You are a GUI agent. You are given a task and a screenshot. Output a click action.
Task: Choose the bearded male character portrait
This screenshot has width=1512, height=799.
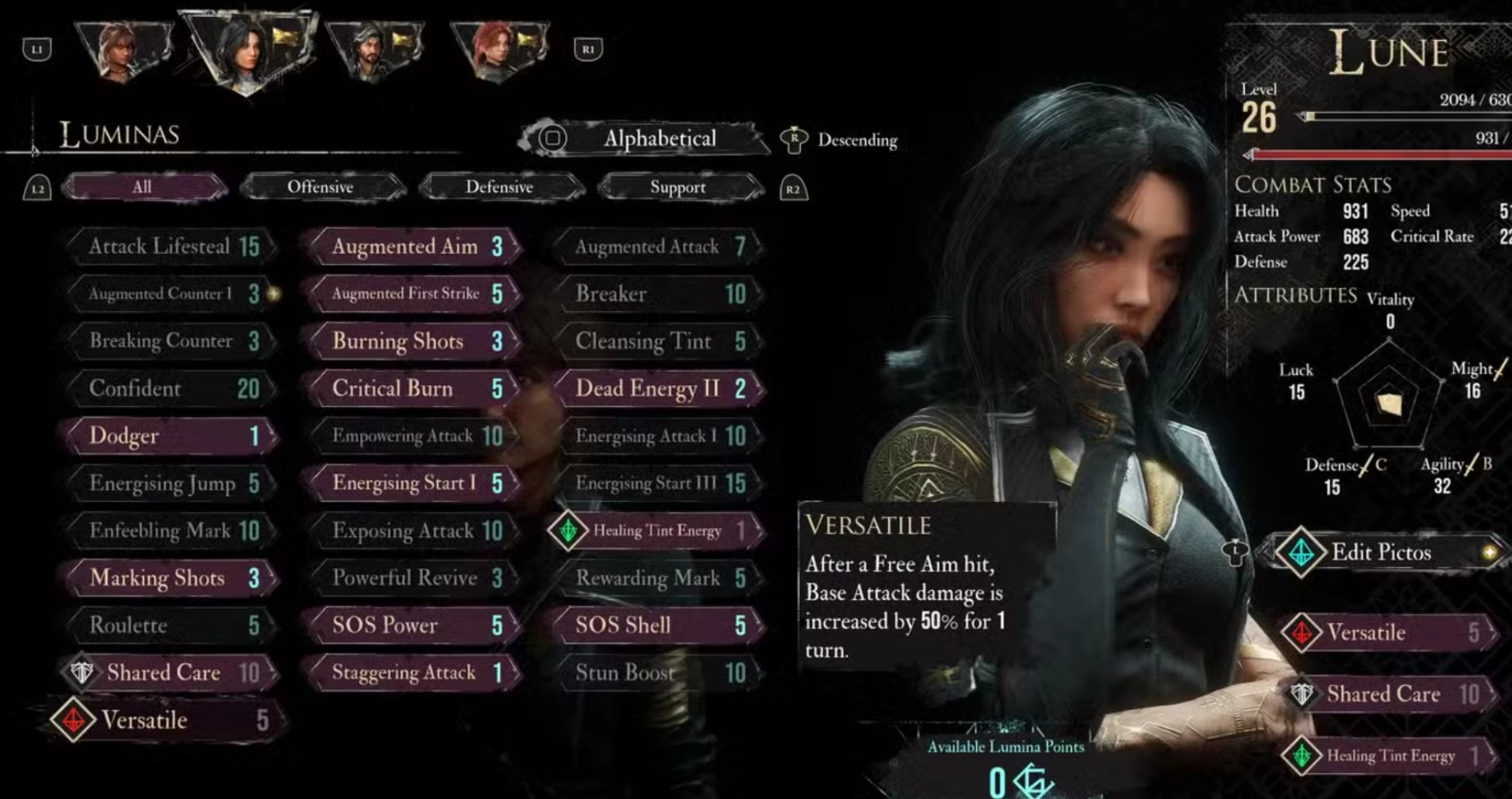(x=372, y=49)
